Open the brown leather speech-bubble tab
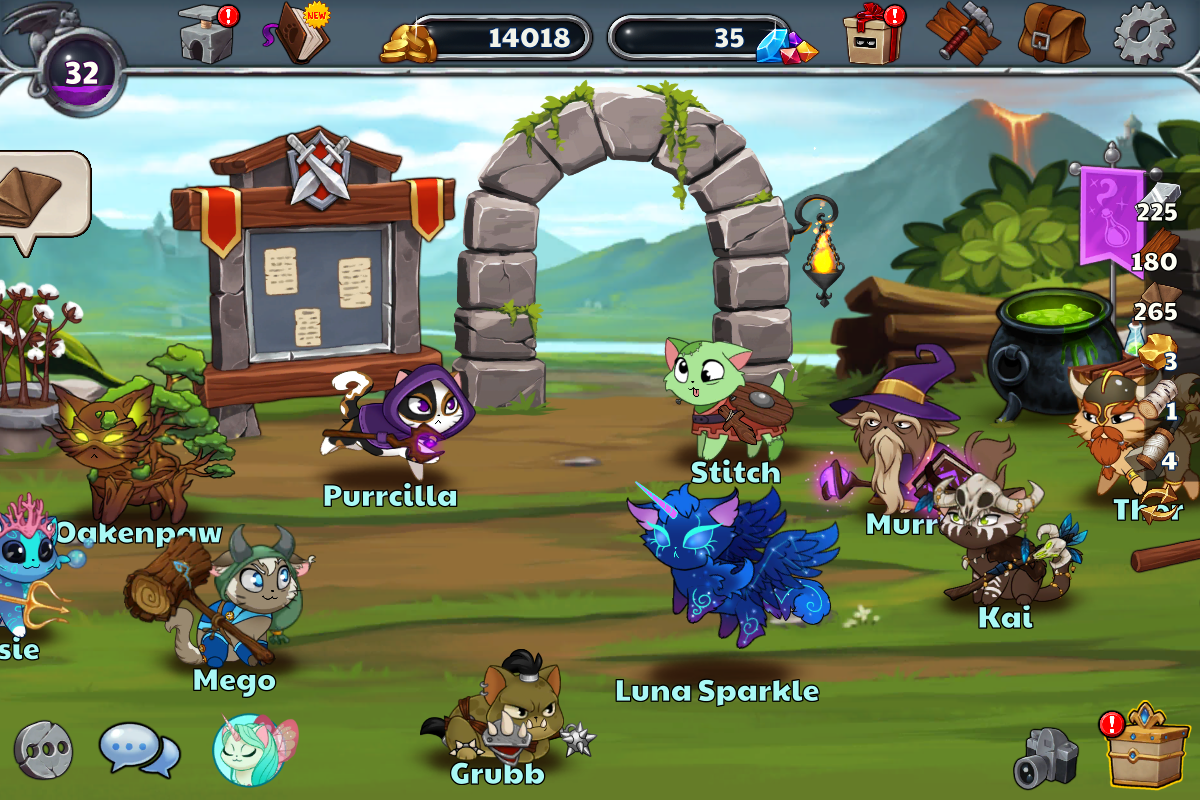1200x800 pixels. point(38,197)
